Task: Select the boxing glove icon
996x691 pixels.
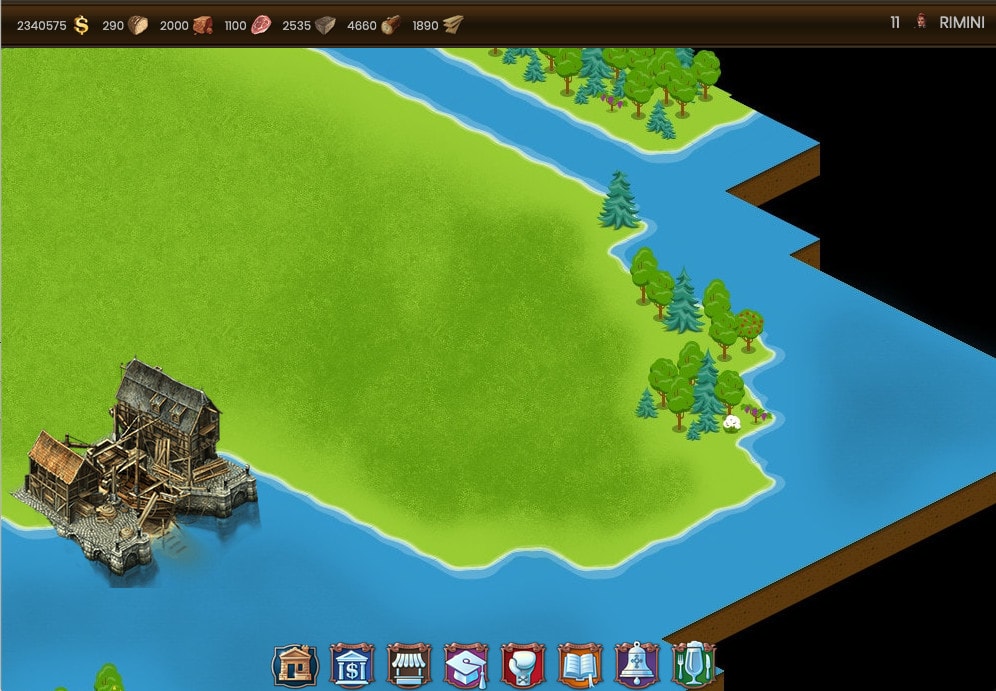Action: [523, 665]
